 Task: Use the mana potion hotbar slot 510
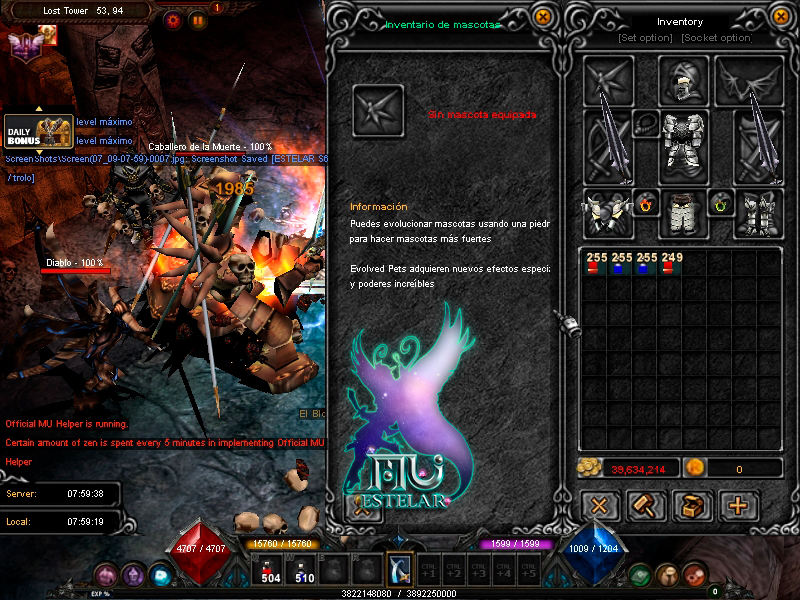pyautogui.click(x=304, y=569)
